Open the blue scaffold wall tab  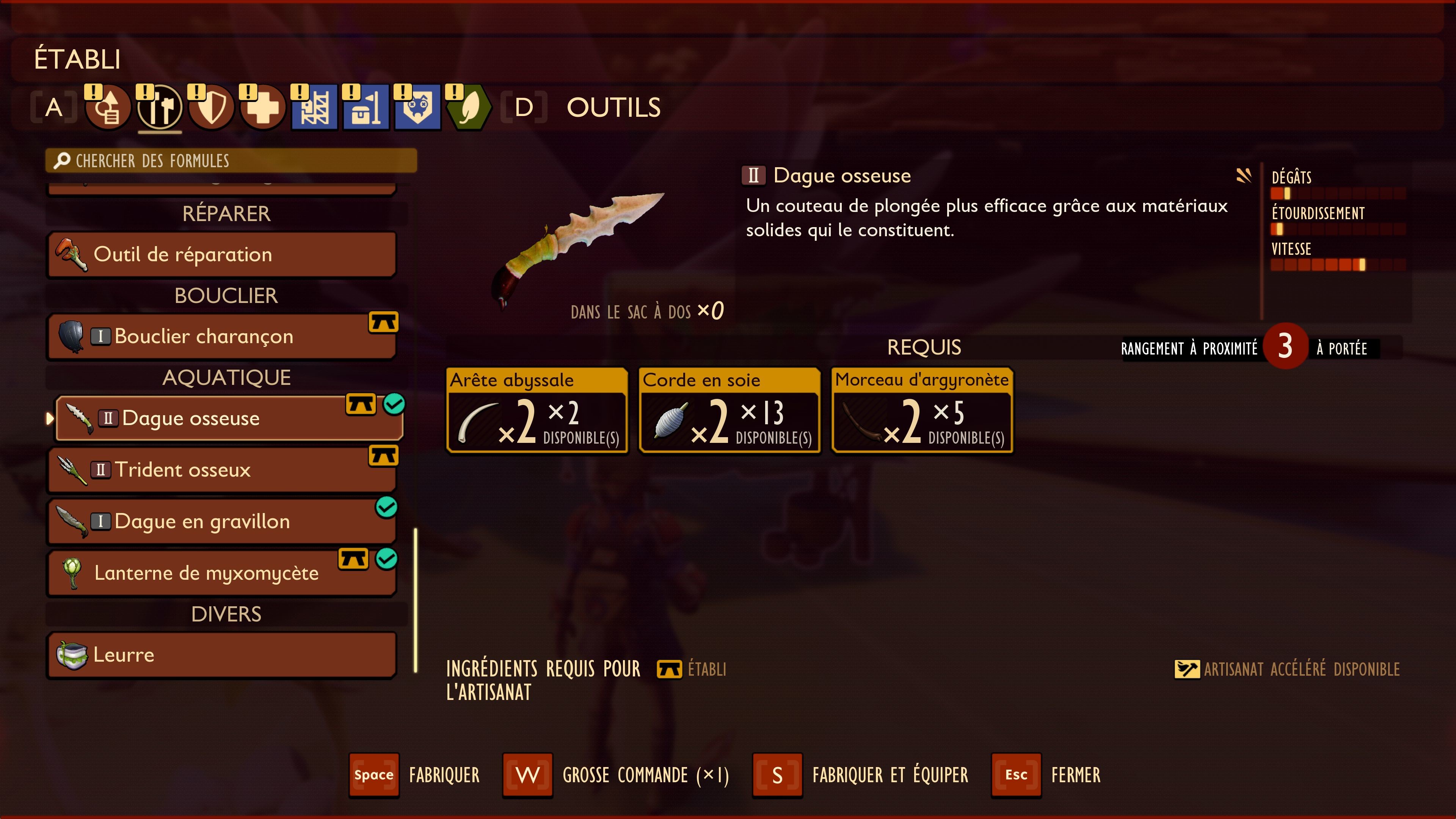(x=314, y=107)
